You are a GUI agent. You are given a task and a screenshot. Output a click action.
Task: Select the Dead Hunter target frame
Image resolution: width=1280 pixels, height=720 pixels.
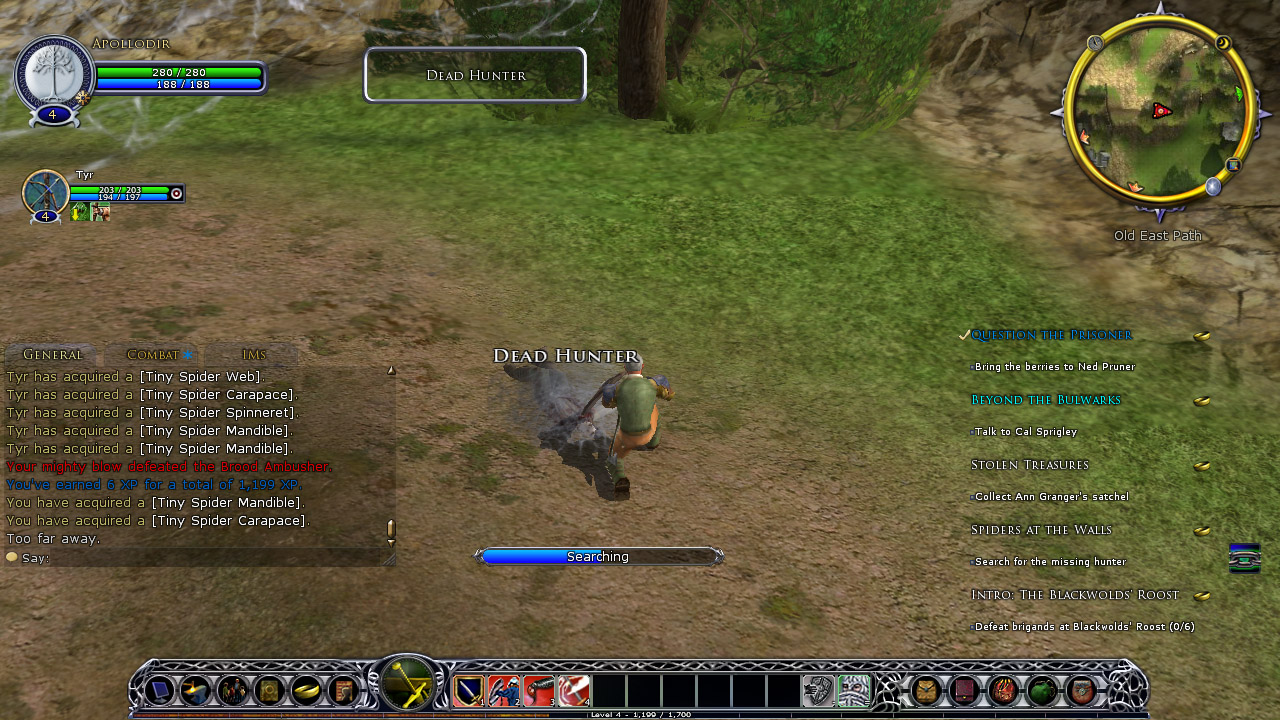click(475, 75)
